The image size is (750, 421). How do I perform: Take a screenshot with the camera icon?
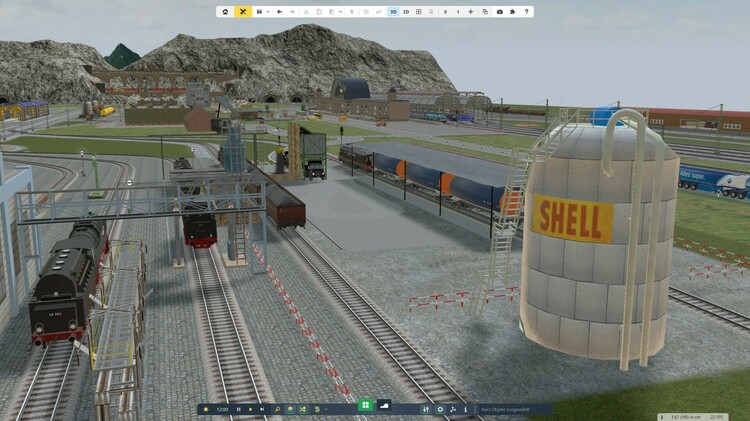pos(500,12)
